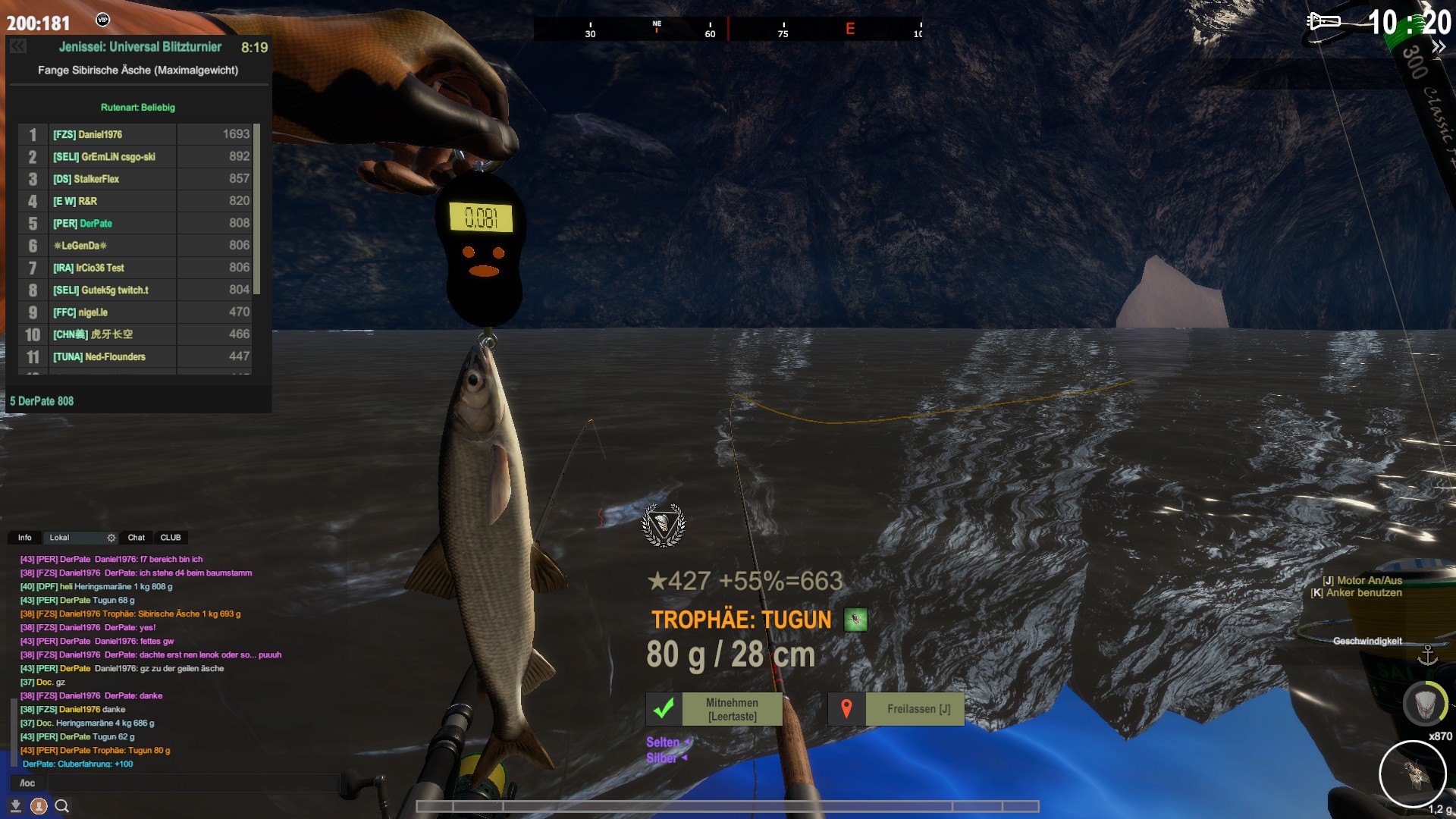The height and width of the screenshot is (819, 1456).
Task: Open the Chat tab
Action: pyautogui.click(x=136, y=538)
